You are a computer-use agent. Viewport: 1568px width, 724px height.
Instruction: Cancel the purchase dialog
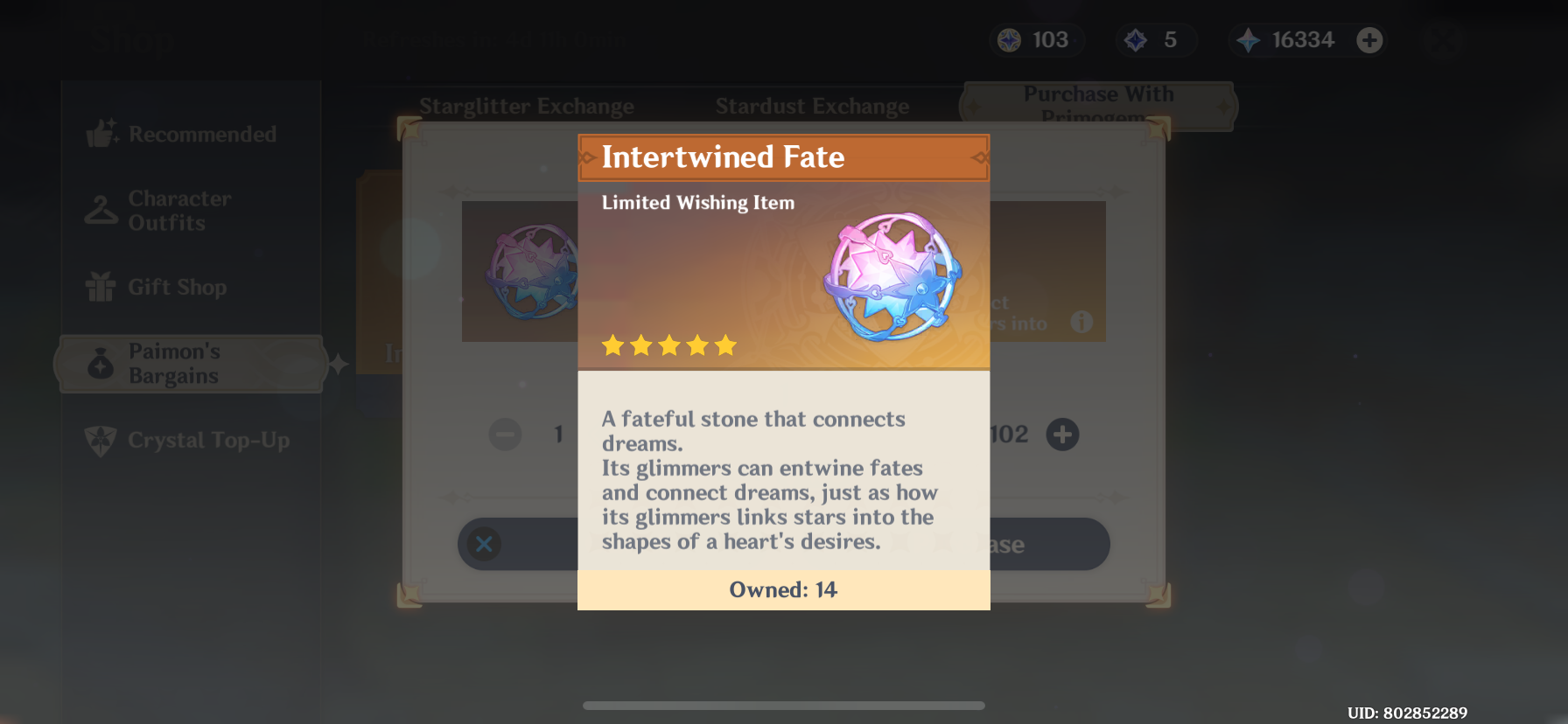(484, 544)
